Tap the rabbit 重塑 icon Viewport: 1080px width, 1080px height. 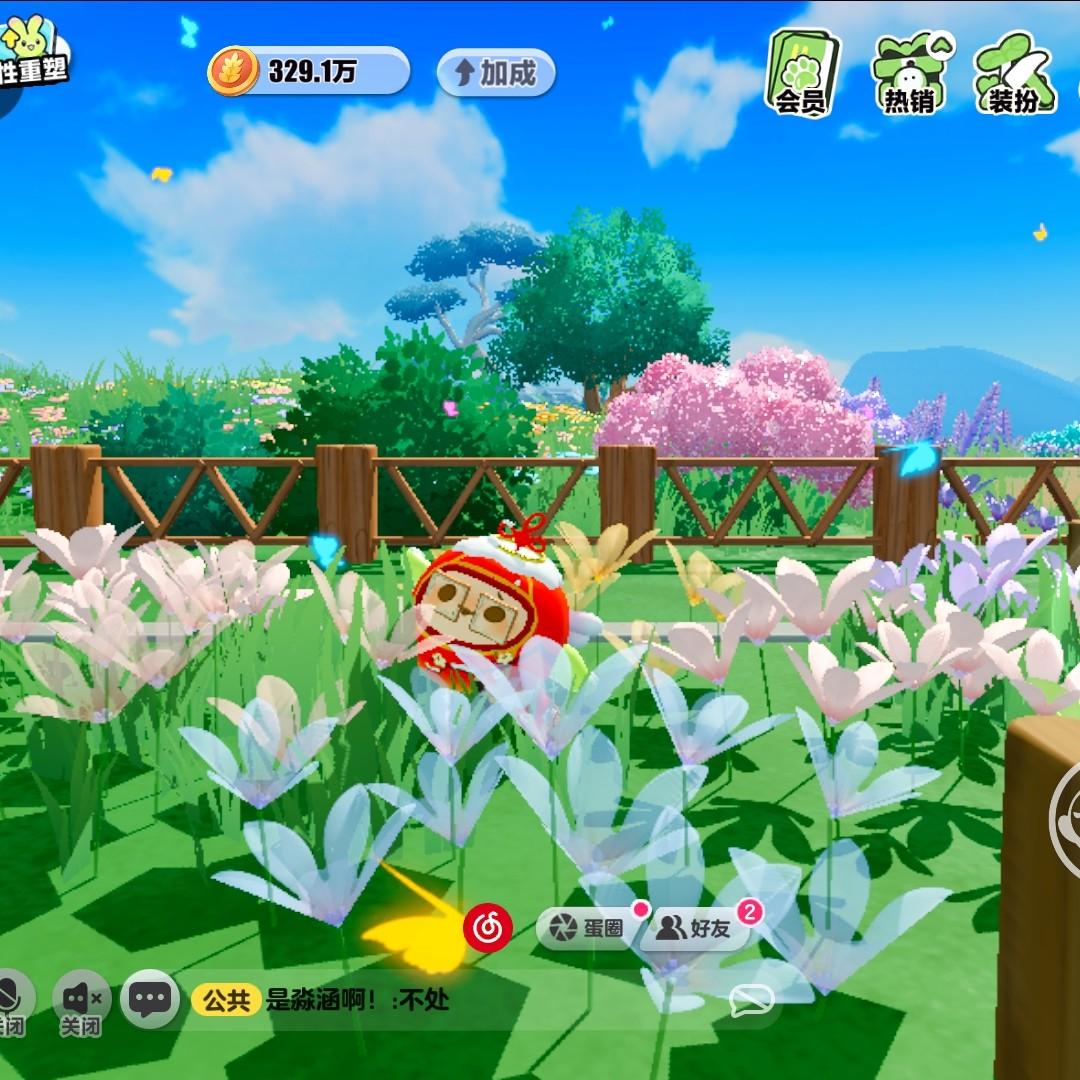(x=30, y=58)
